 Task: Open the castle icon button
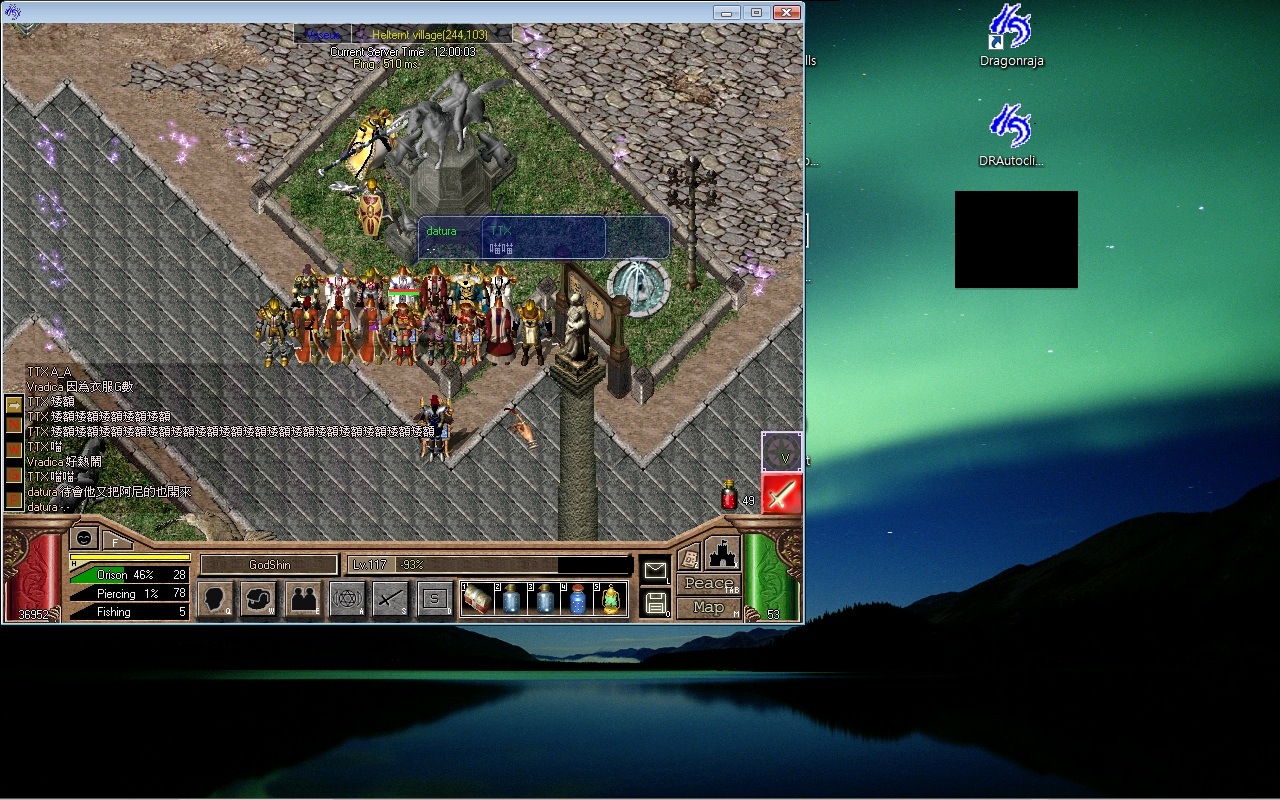coord(722,555)
